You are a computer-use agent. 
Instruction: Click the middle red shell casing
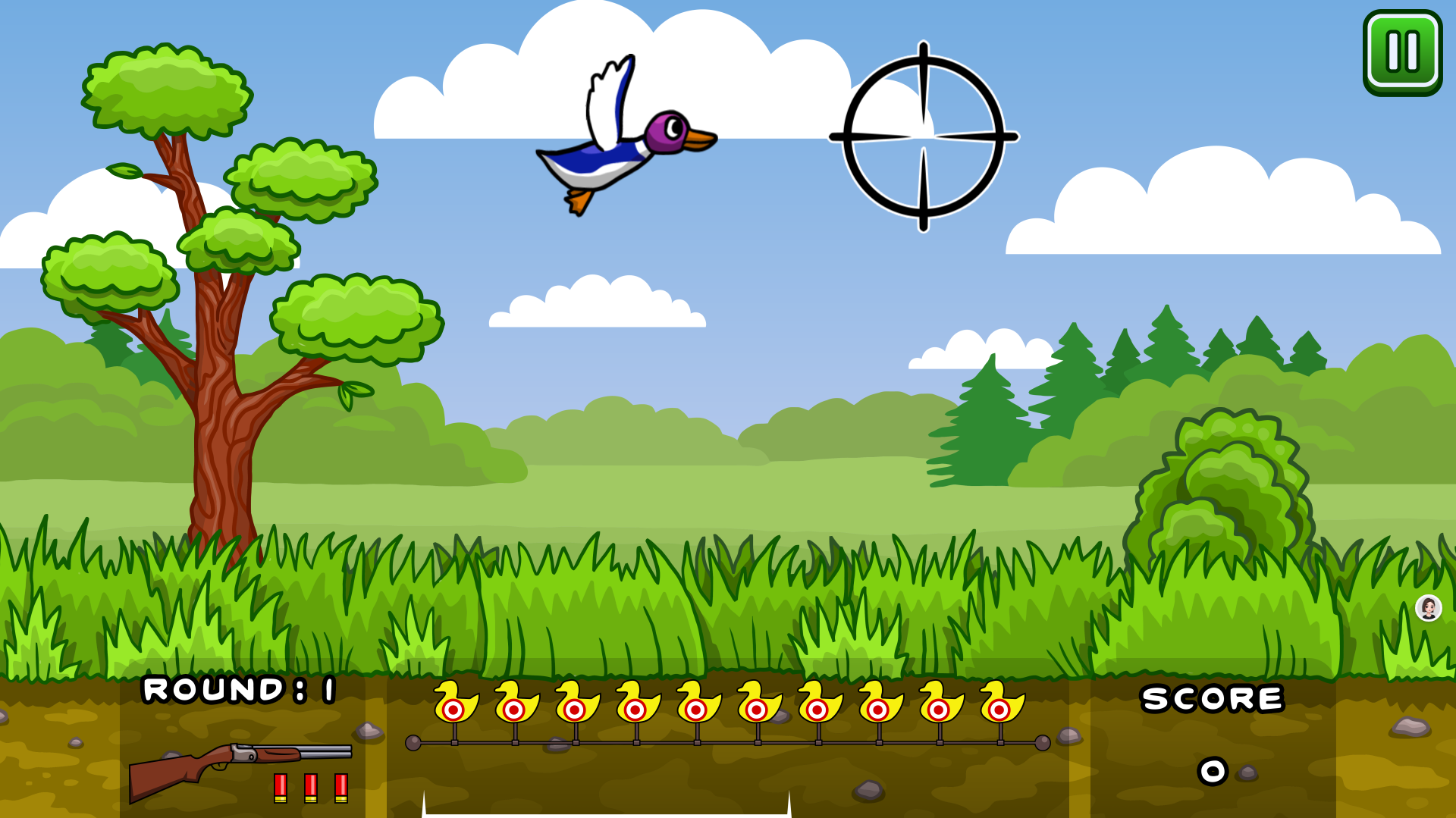point(310,788)
